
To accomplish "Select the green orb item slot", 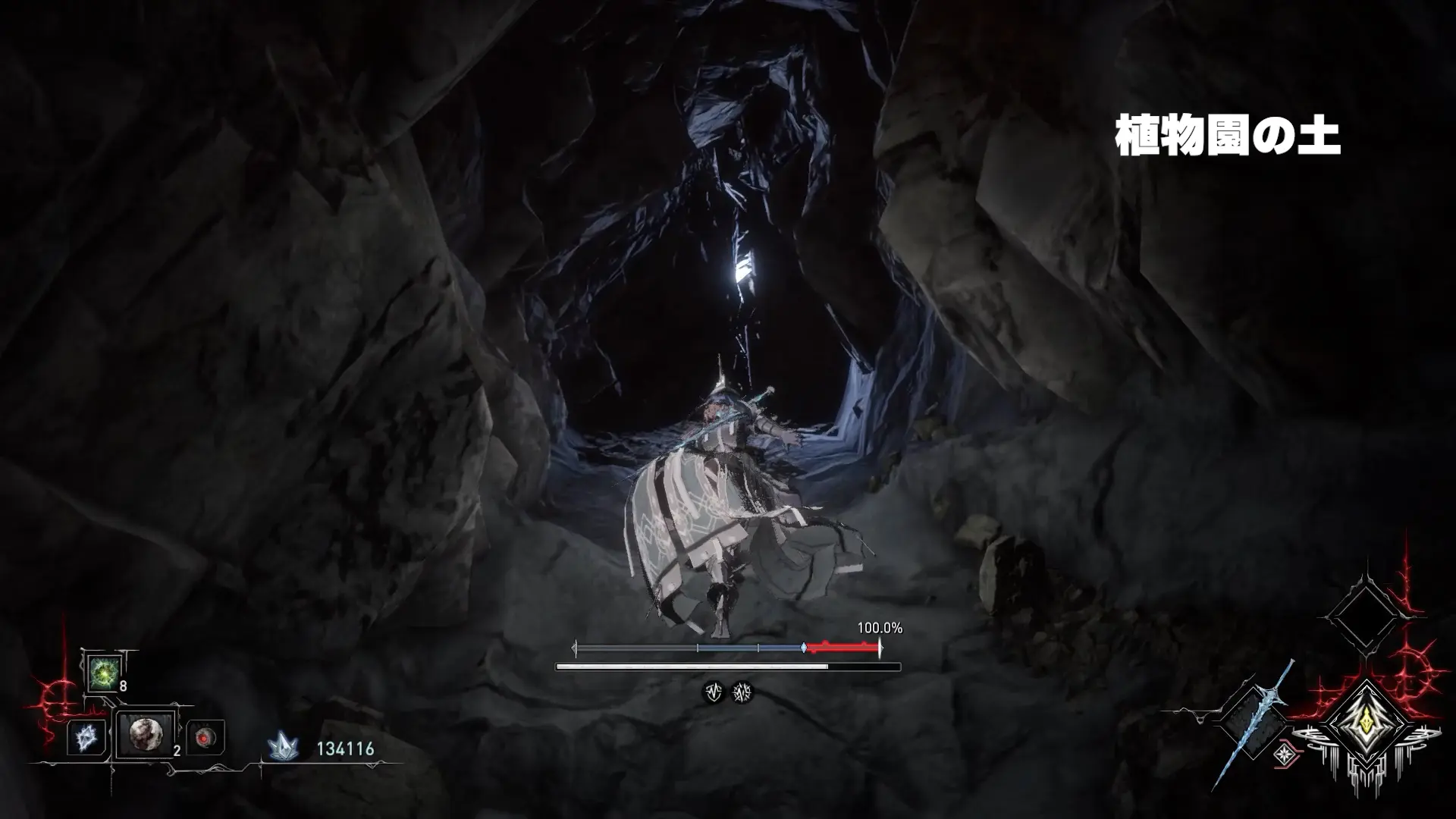I will pos(102,672).
